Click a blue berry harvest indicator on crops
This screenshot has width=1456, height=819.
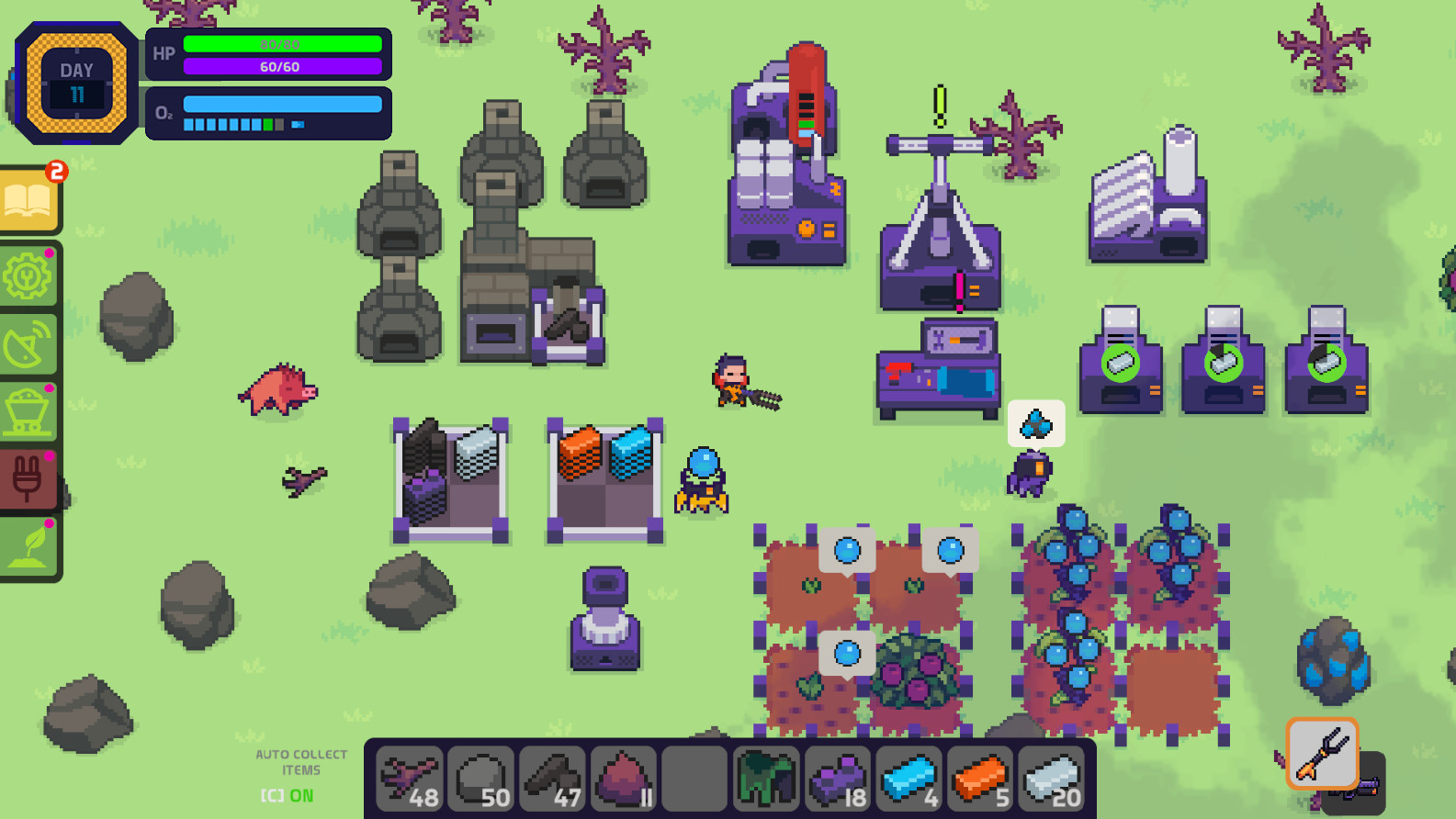(x=847, y=551)
